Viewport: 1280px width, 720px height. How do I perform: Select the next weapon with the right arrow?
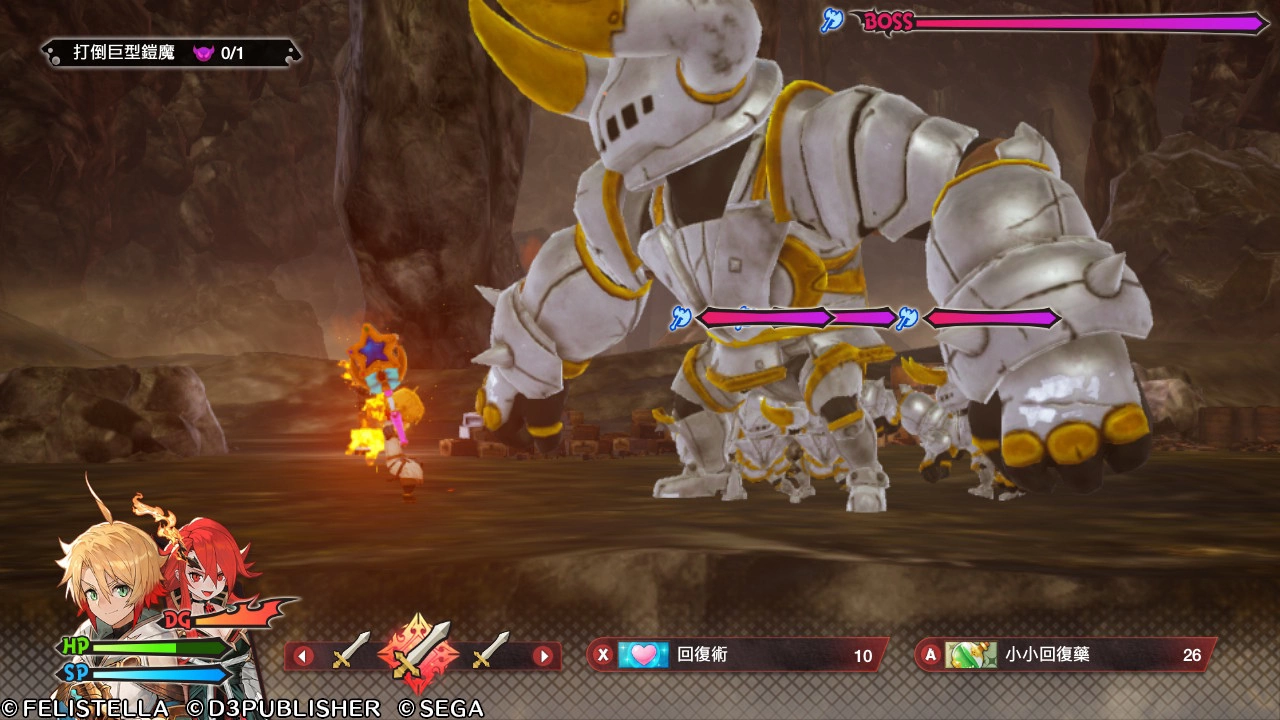(543, 657)
